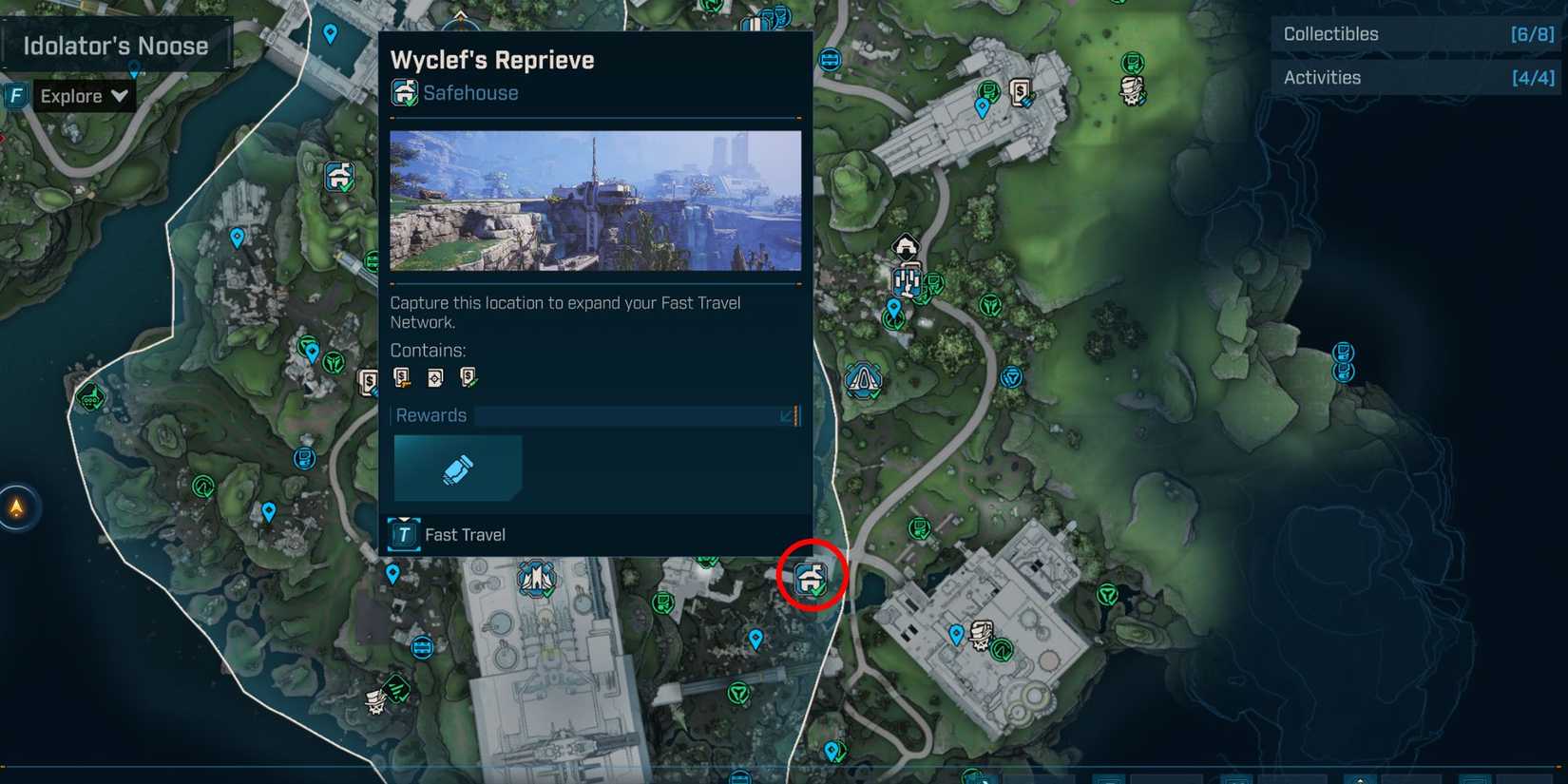This screenshot has width=1568, height=784.
Task: Select the orange compass arrow on the left edge
Action: (x=17, y=508)
